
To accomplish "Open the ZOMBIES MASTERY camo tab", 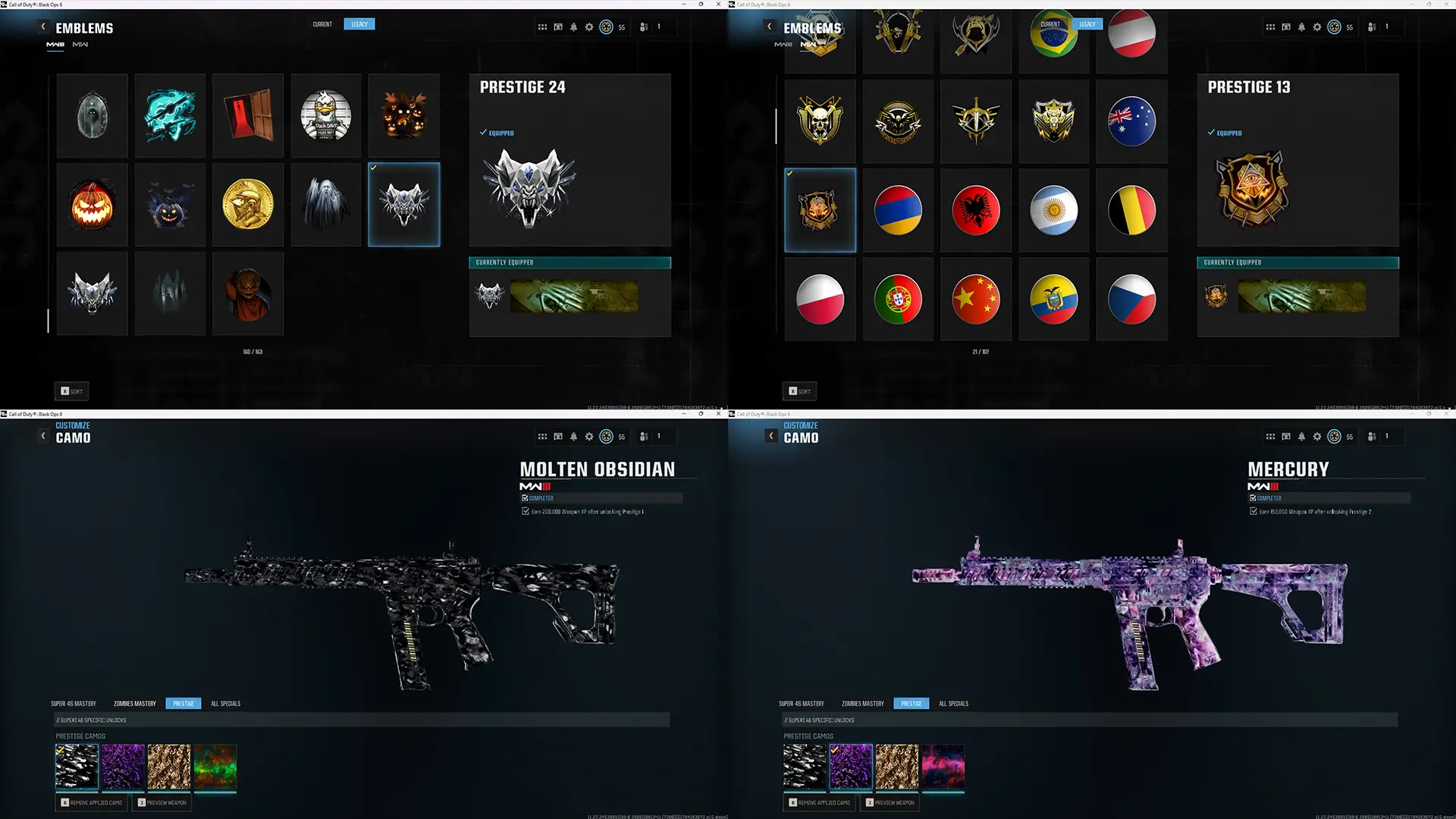I will click(x=134, y=703).
